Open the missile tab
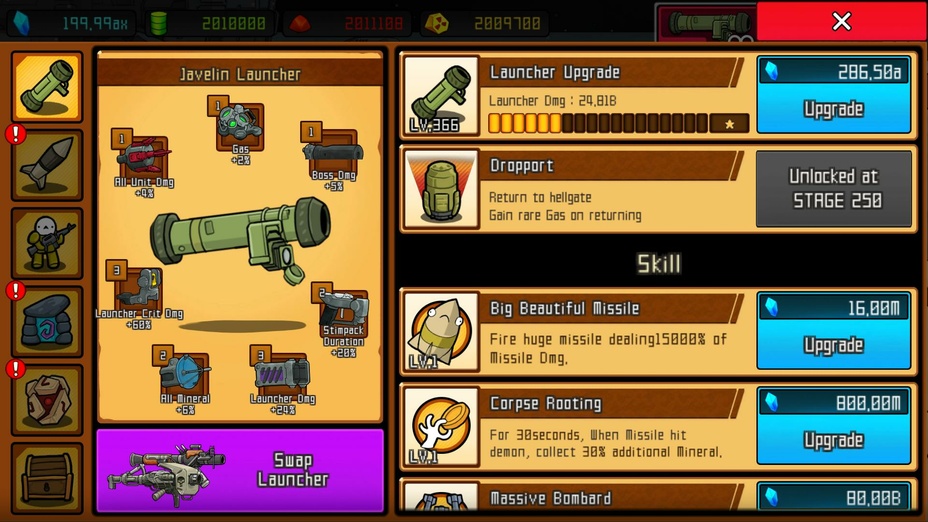928x522 pixels. click(47, 165)
